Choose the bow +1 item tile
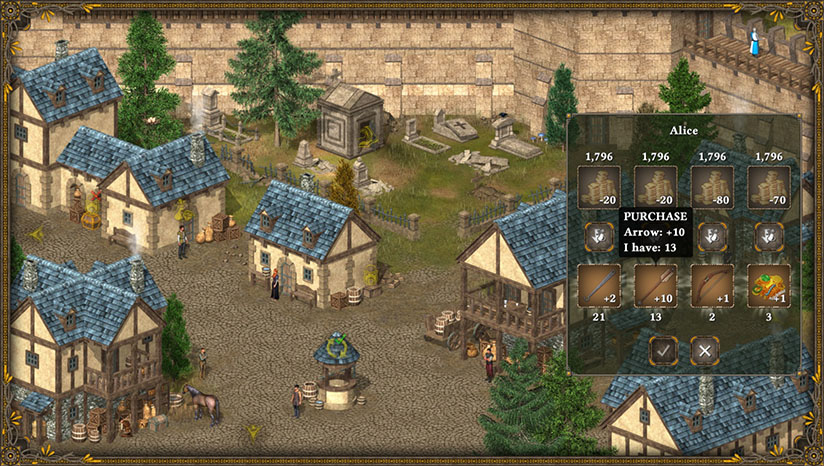The width and height of the screenshot is (824, 466). click(x=712, y=286)
